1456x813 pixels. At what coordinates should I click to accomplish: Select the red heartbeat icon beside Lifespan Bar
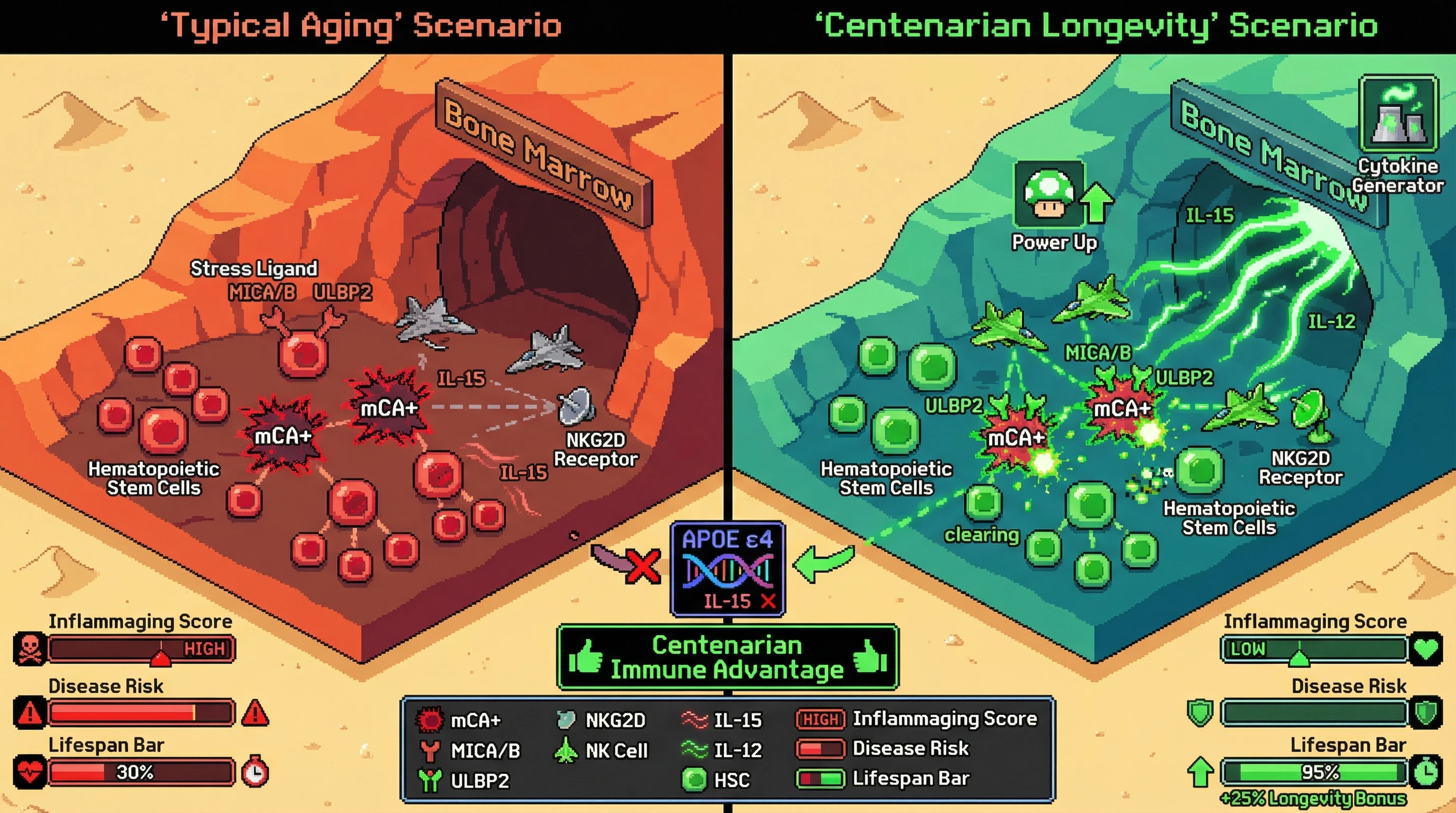click(x=30, y=772)
